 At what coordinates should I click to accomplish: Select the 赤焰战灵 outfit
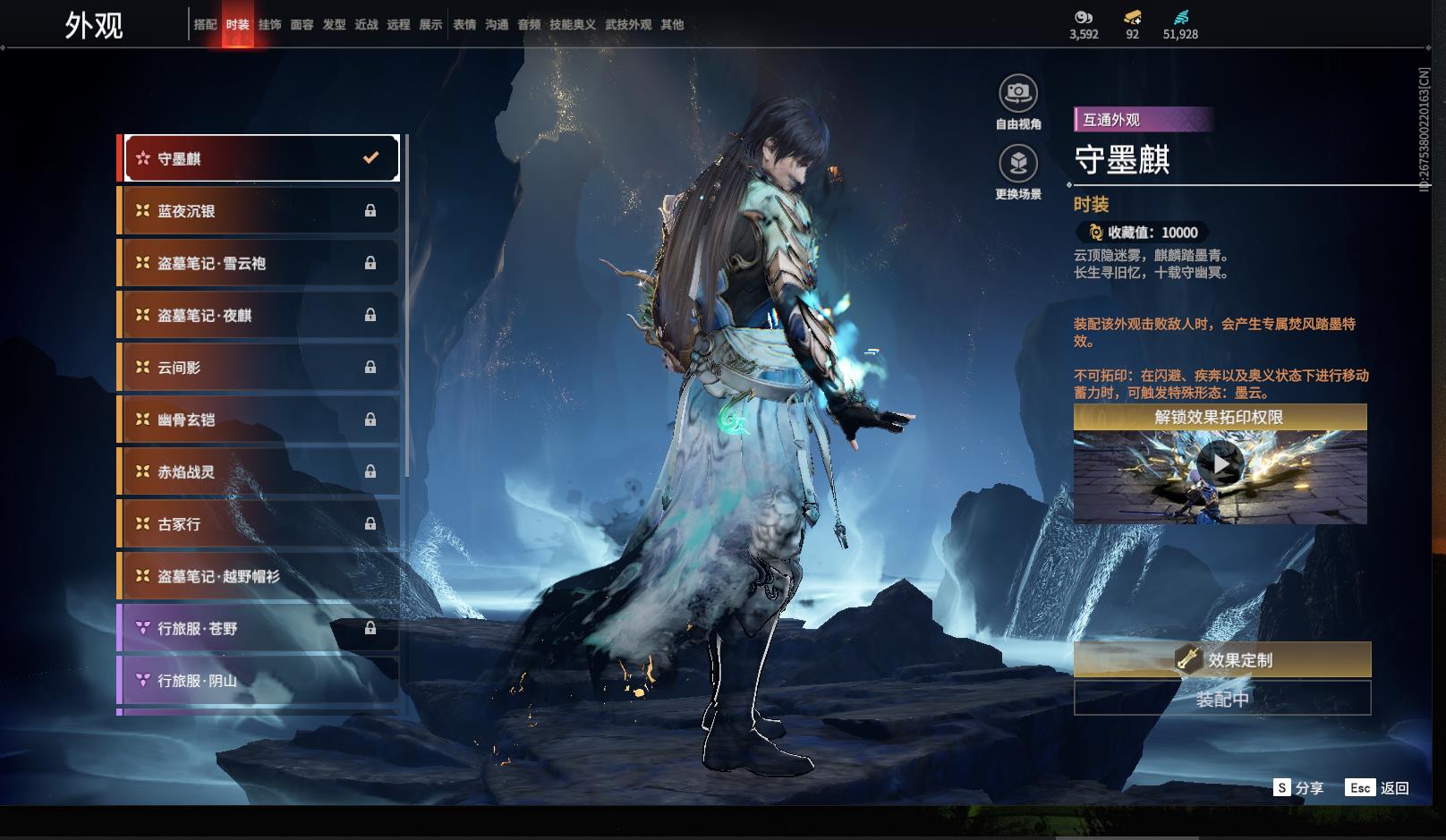tap(260, 471)
